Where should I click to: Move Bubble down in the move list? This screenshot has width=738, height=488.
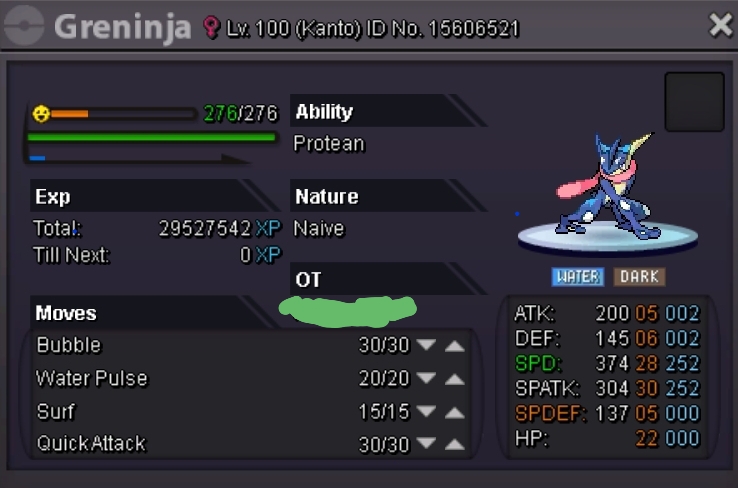click(x=427, y=346)
